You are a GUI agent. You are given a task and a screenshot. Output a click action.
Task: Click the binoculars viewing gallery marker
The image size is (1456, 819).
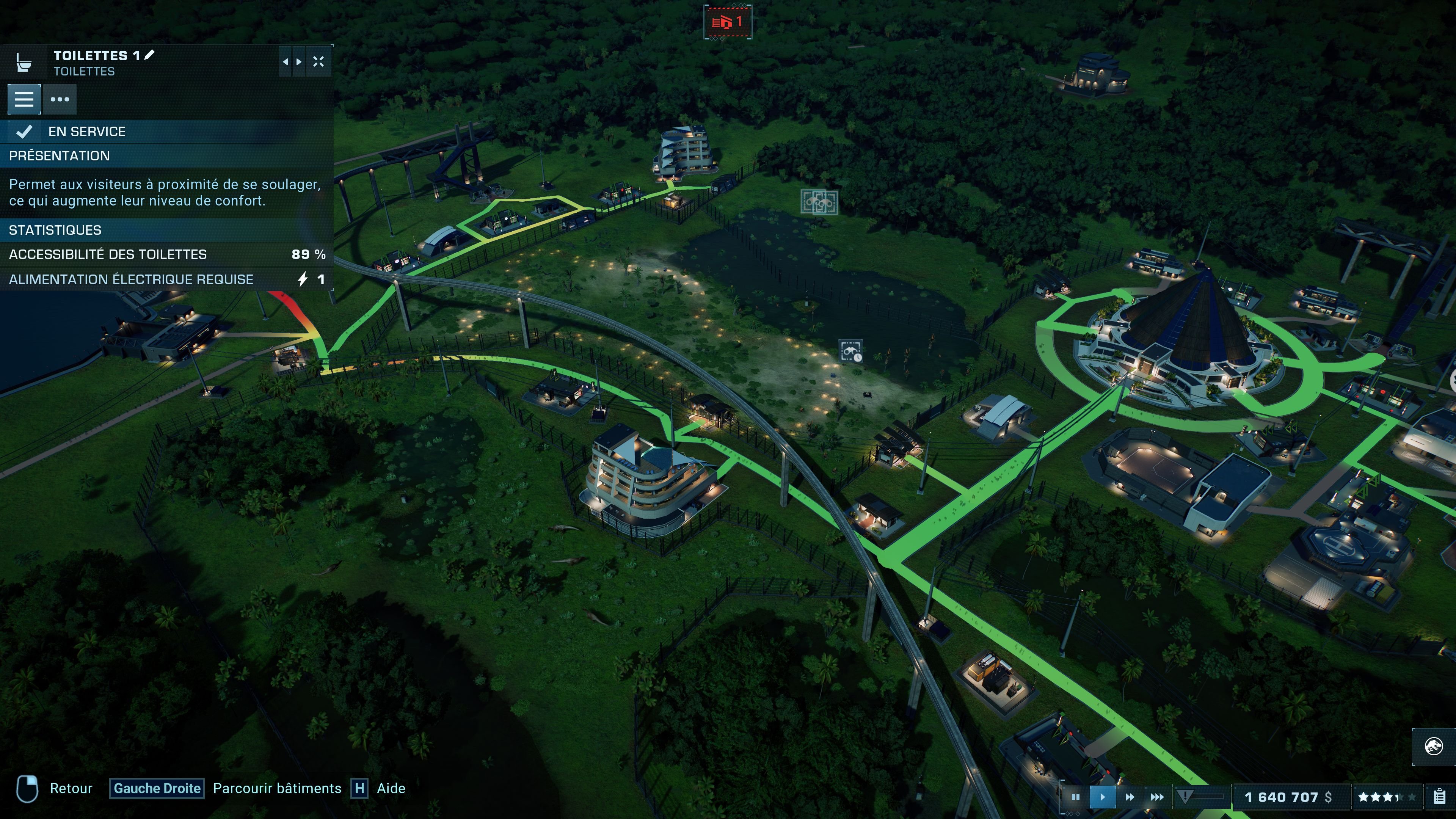819,202
